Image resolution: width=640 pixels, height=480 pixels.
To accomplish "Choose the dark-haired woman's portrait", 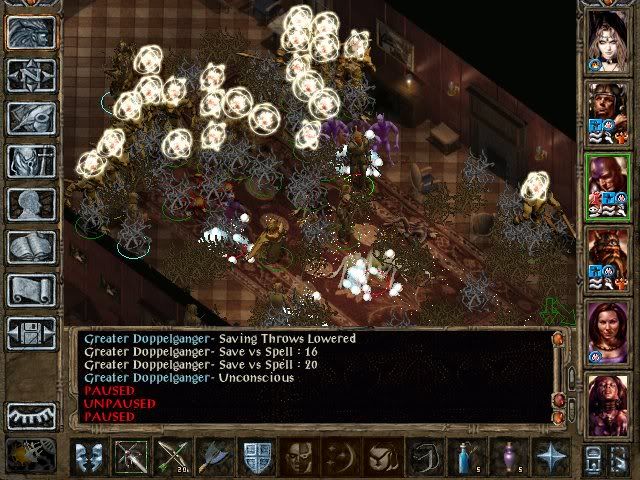I will click(608, 330).
